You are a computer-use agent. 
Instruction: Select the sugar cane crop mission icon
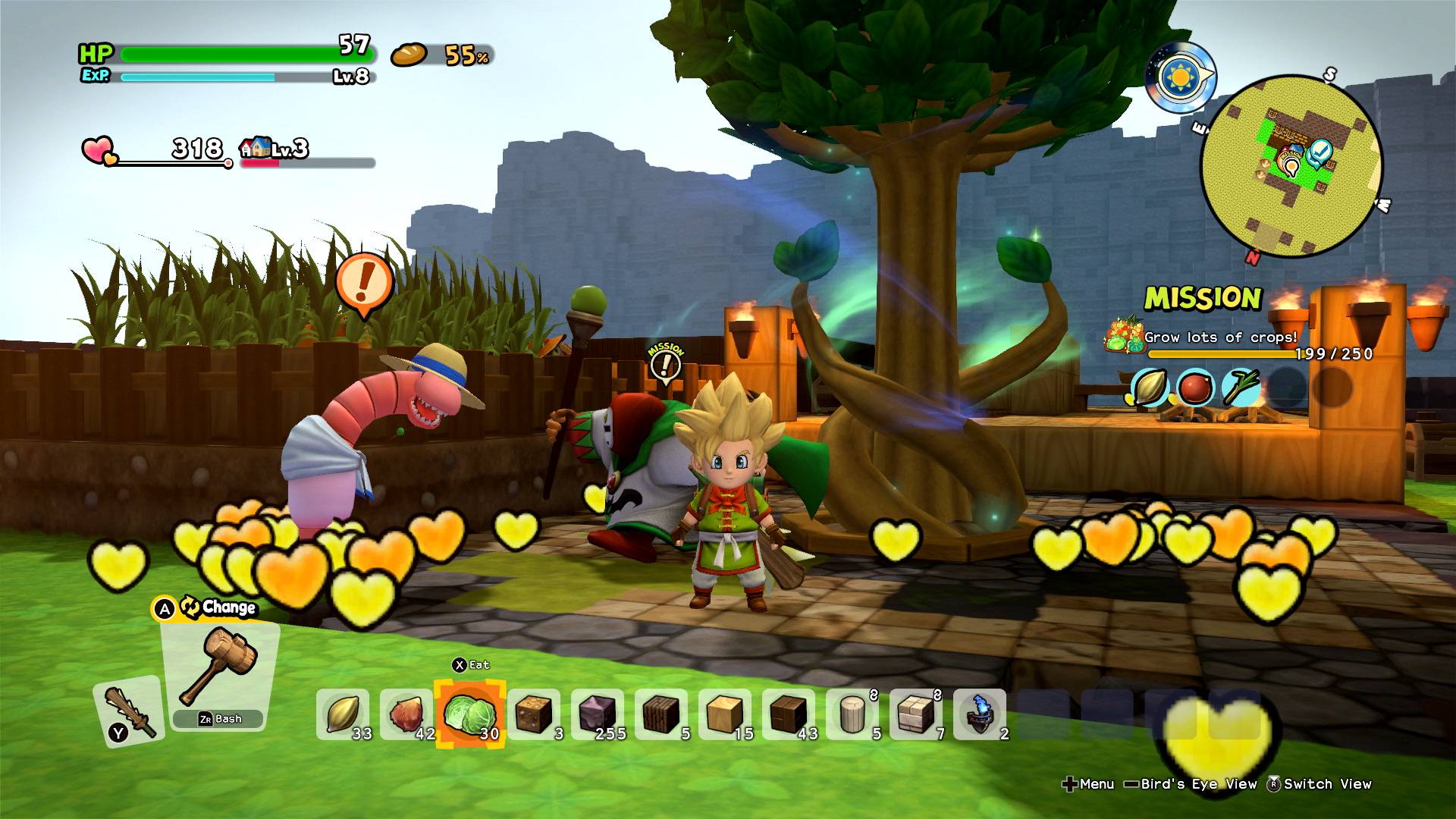point(1241,388)
